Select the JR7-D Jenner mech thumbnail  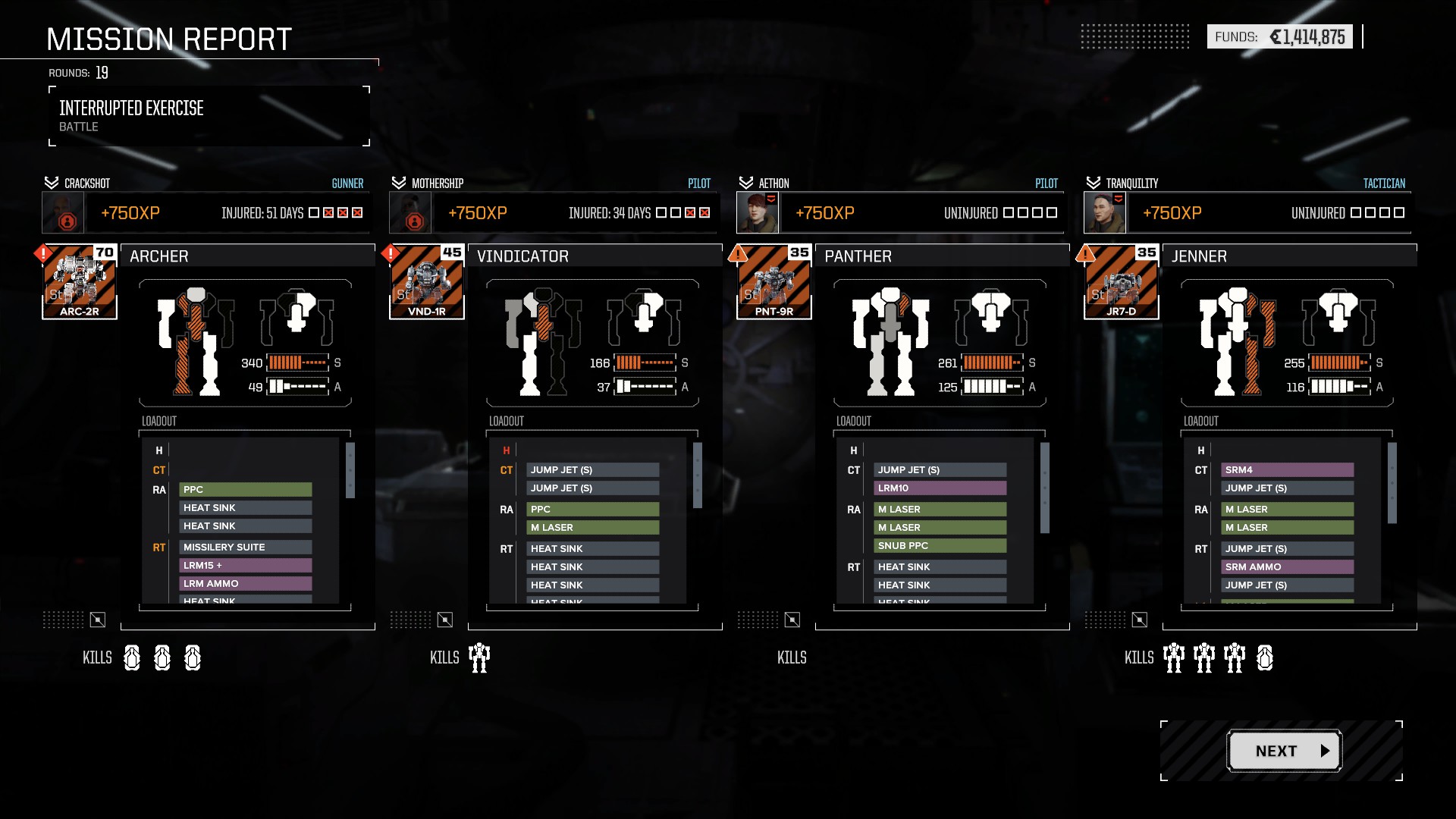point(1122,282)
